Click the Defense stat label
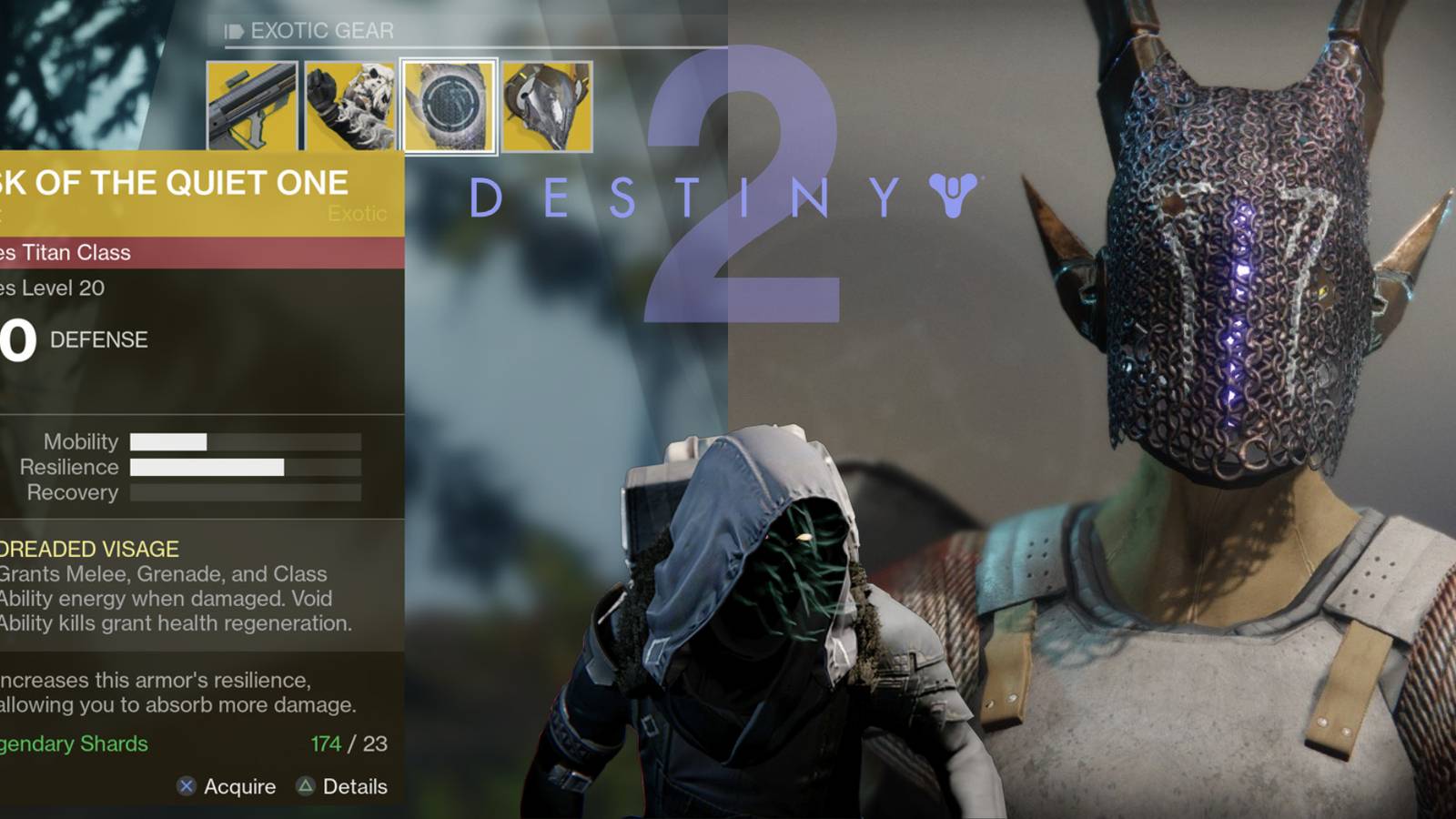 point(98,341)
